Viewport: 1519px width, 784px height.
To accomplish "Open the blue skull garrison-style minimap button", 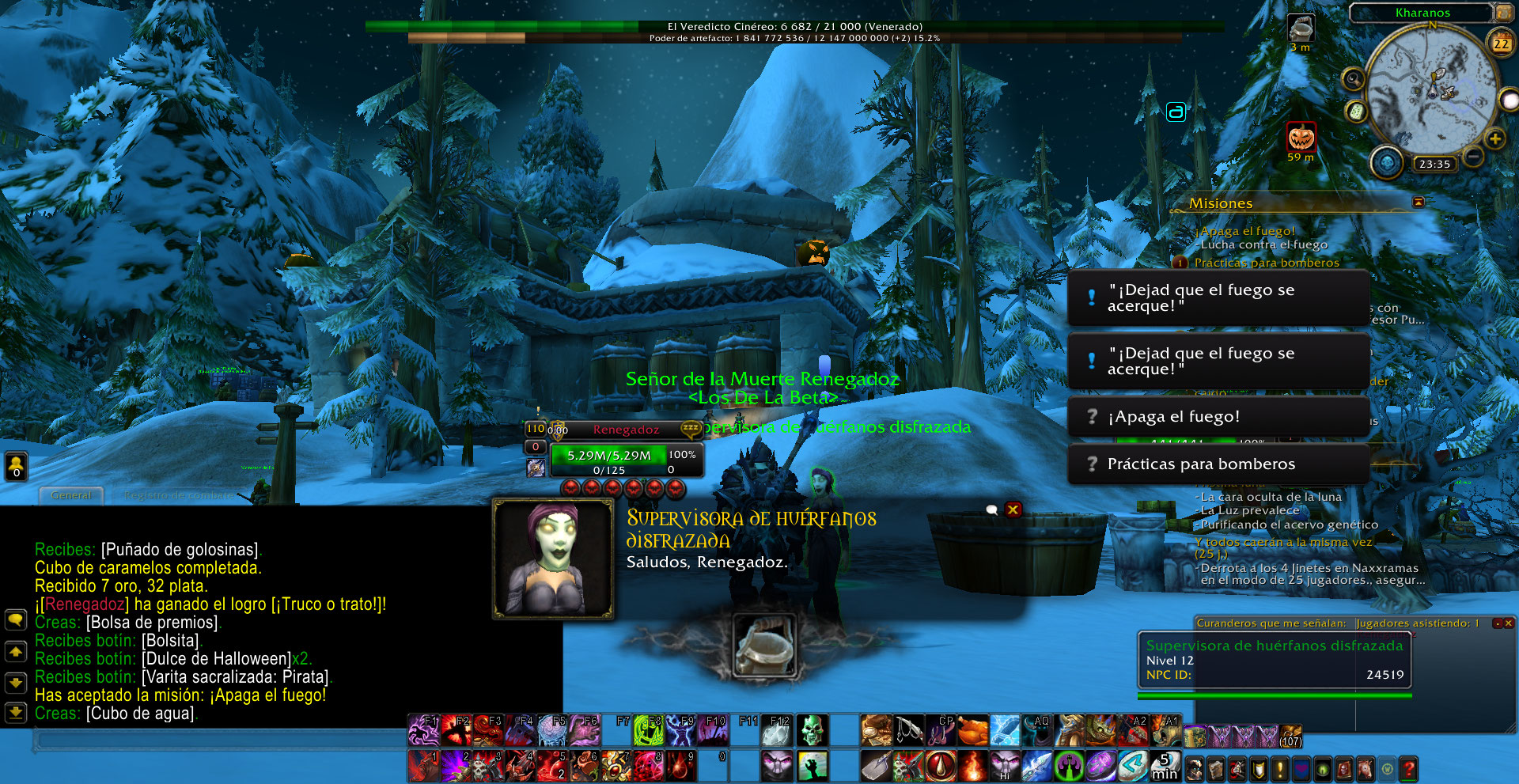I will tap(1386, 162).
